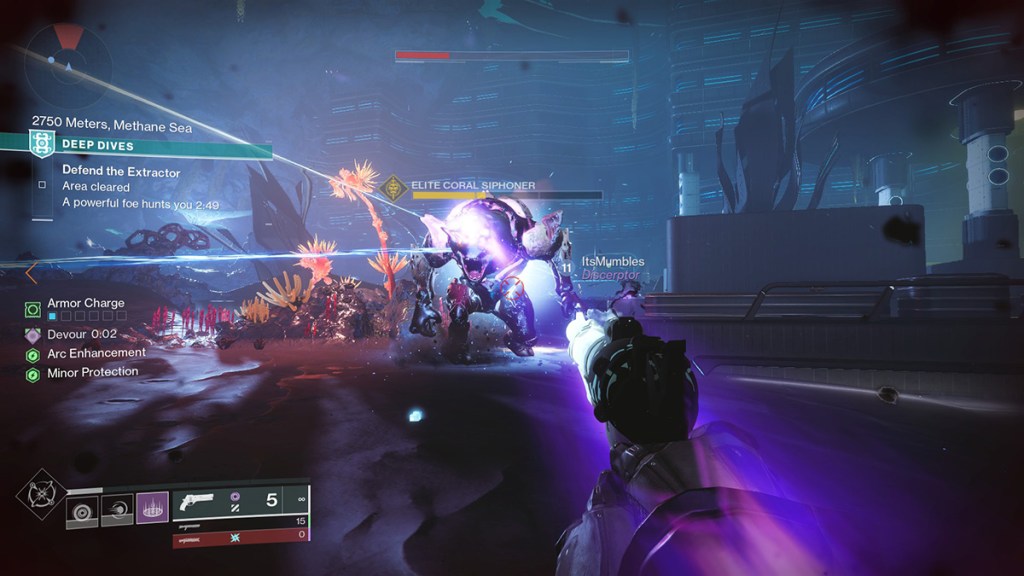Select the grenade ability slot
Screen dimensions: 1024x576
[x=82, y=510]
